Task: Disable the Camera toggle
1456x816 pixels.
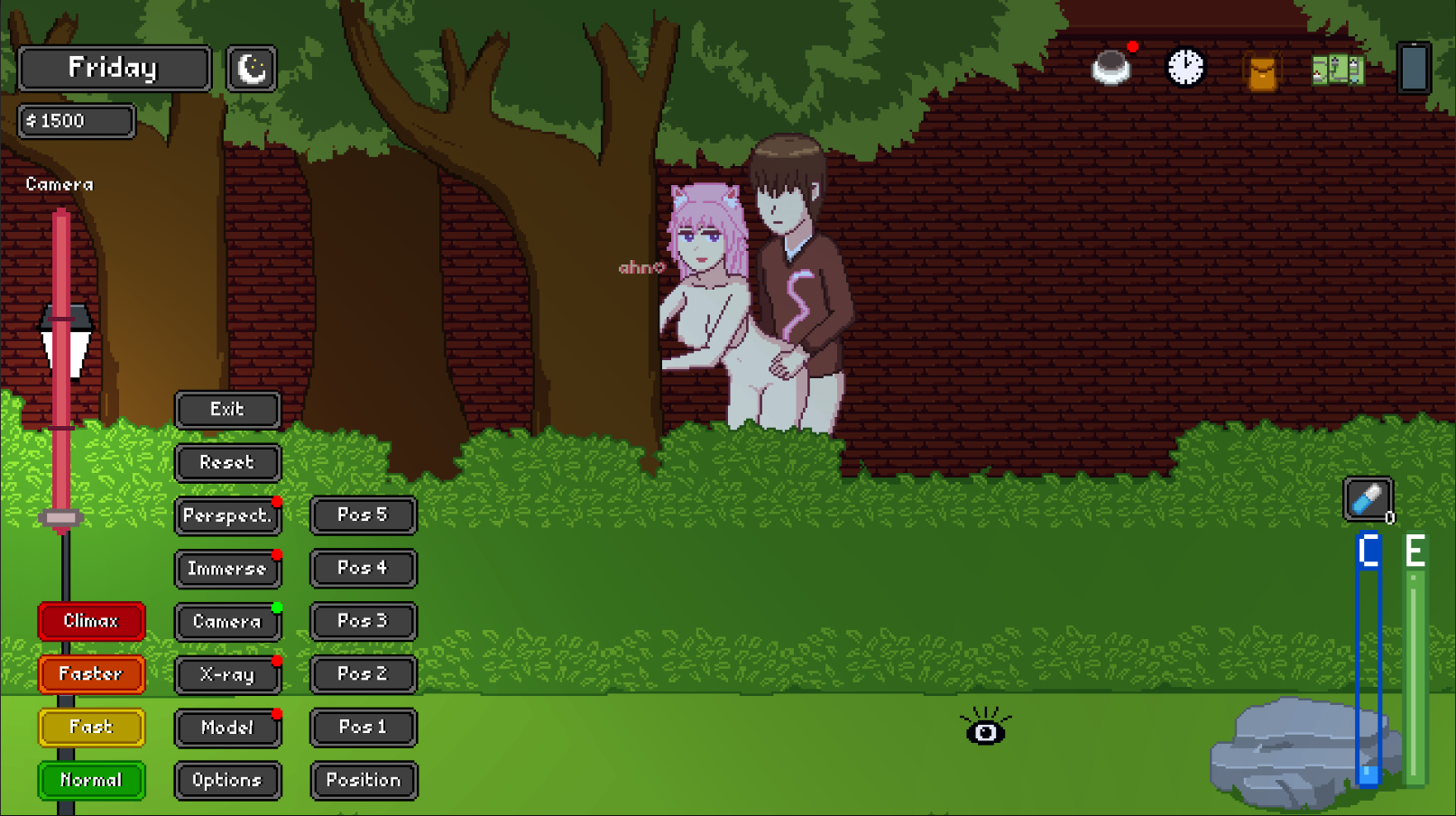Action: coord(227,621)
